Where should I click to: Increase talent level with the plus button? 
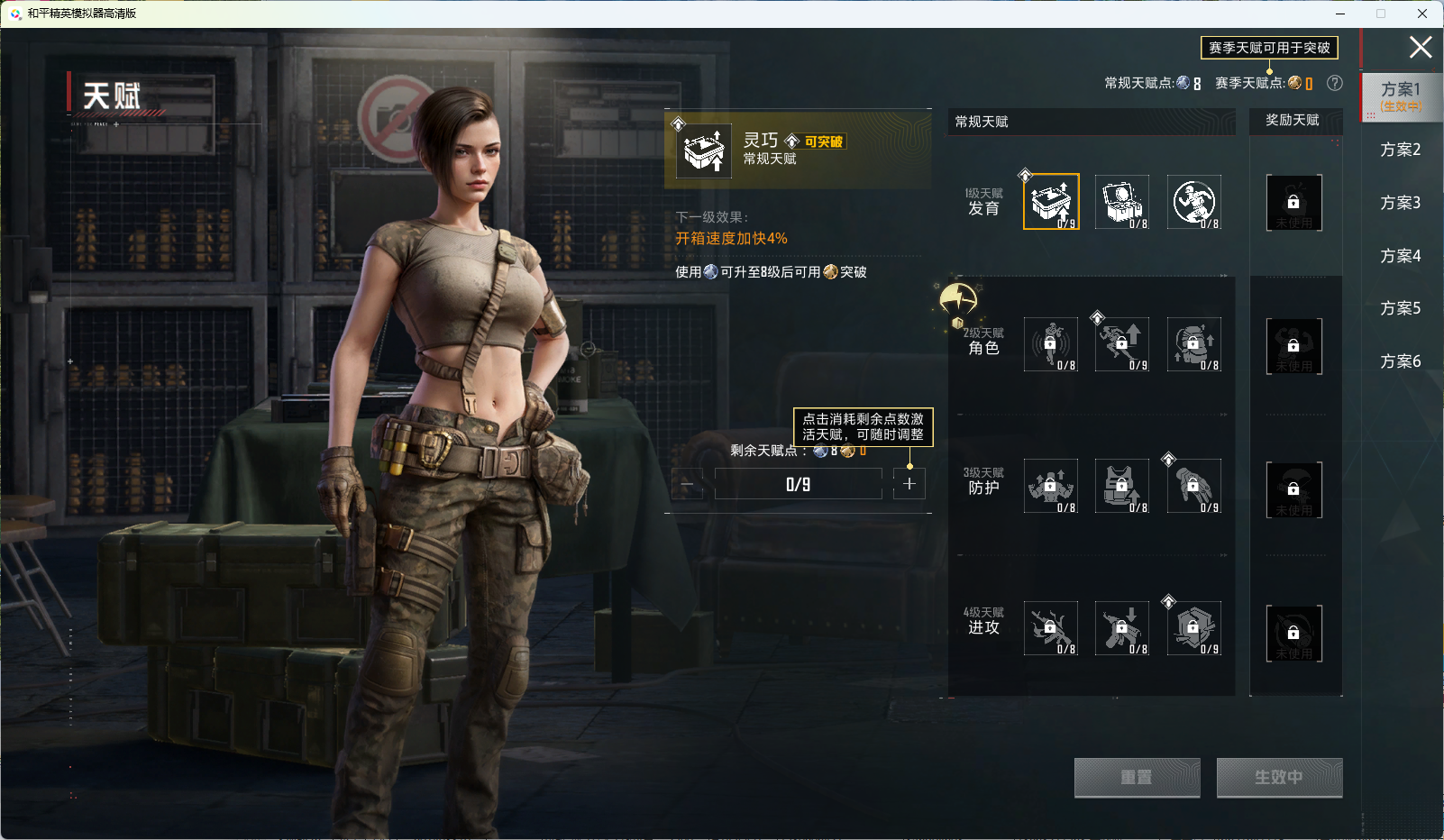pos(909,484)
